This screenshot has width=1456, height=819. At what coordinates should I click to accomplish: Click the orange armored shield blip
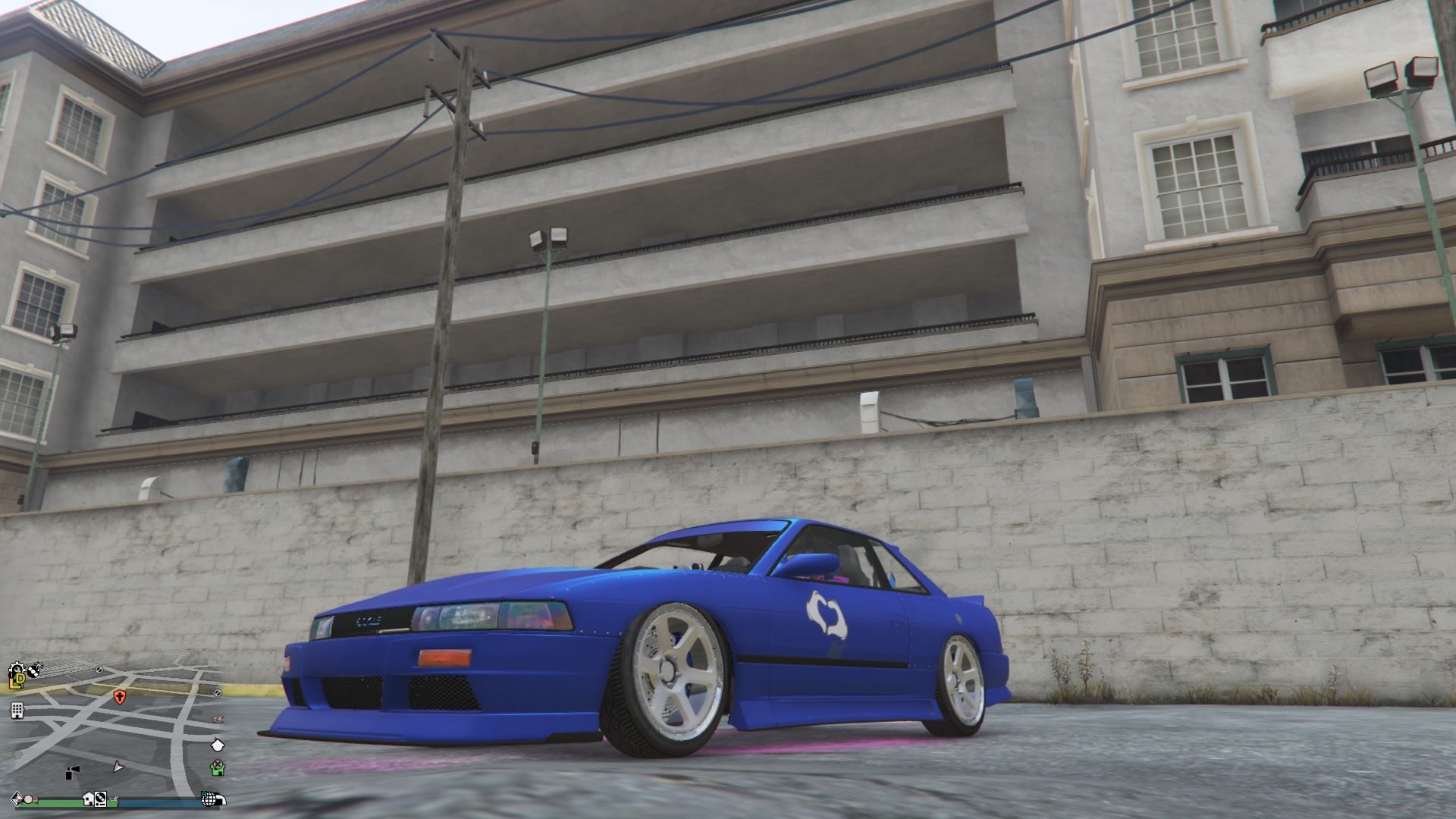point(120,698)
